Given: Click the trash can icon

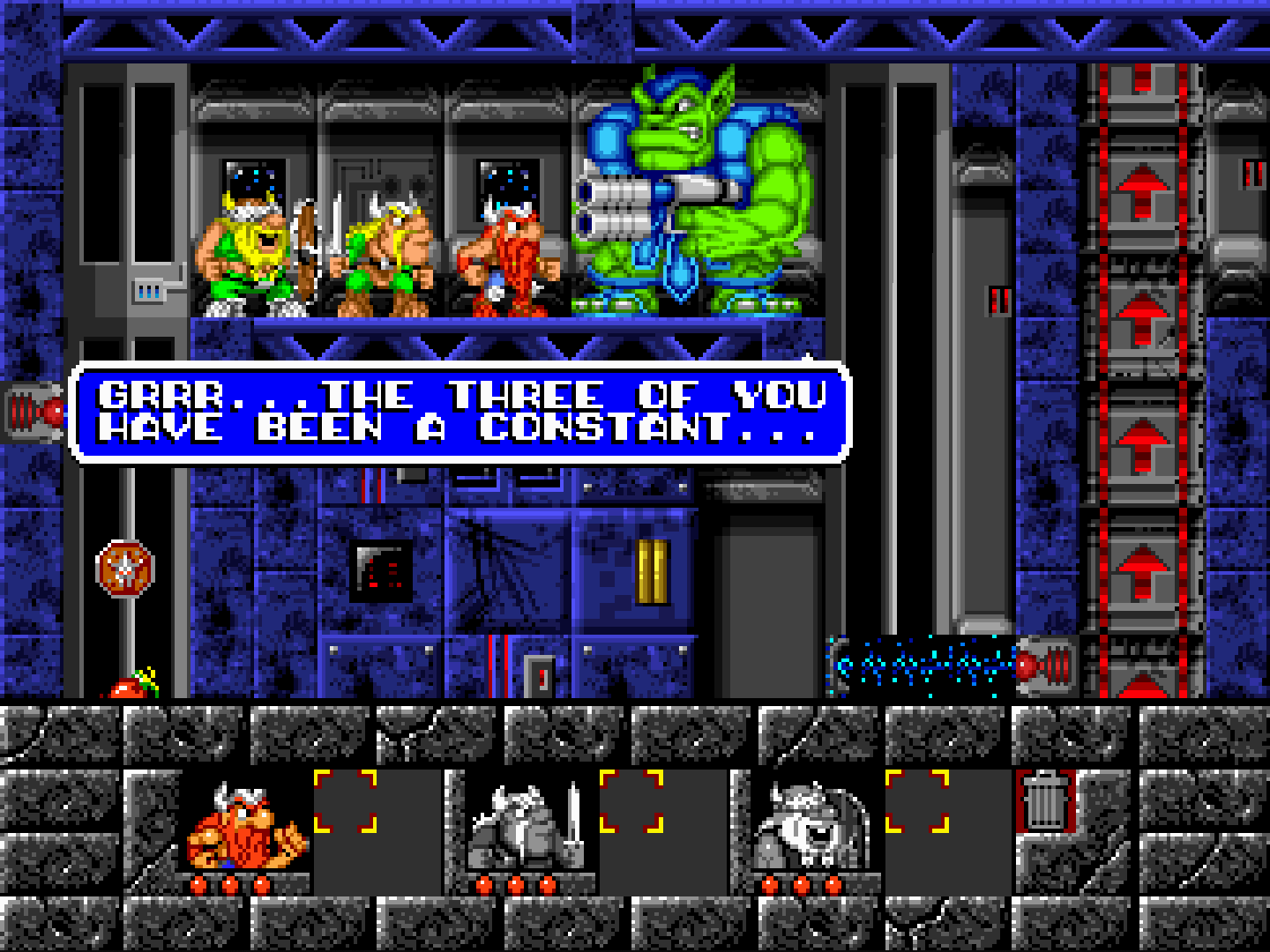Looking at the screenshot, I should pyautogui.click(x=1046, y=800).
